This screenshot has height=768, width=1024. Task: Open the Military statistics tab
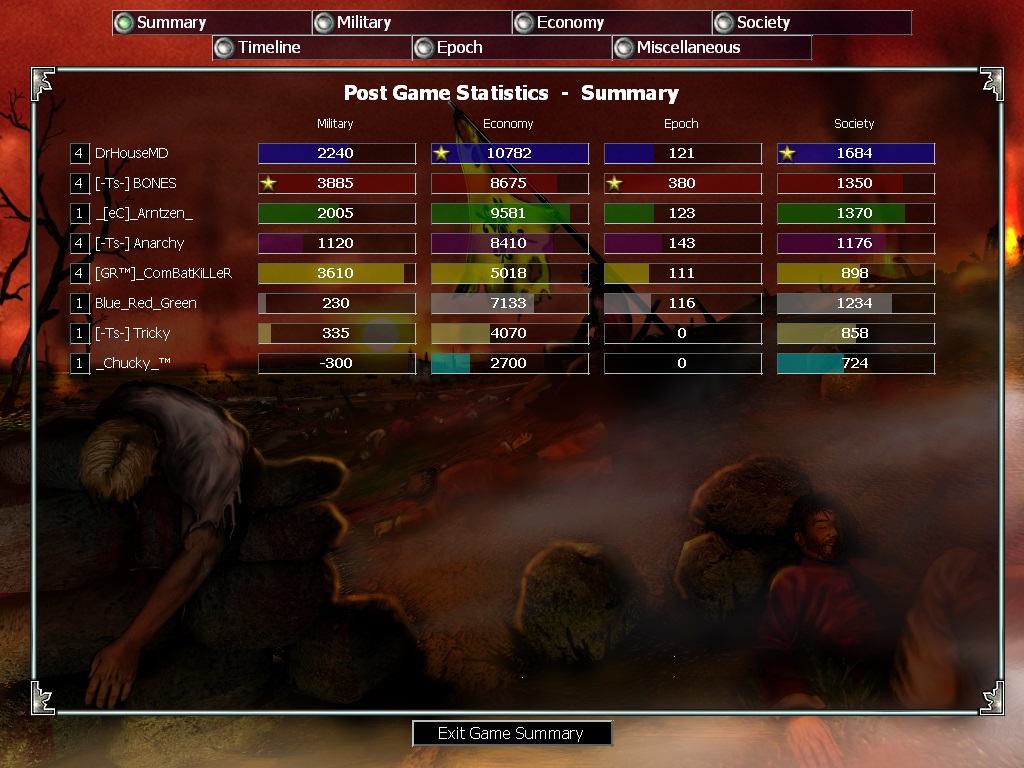coord(411,23)
